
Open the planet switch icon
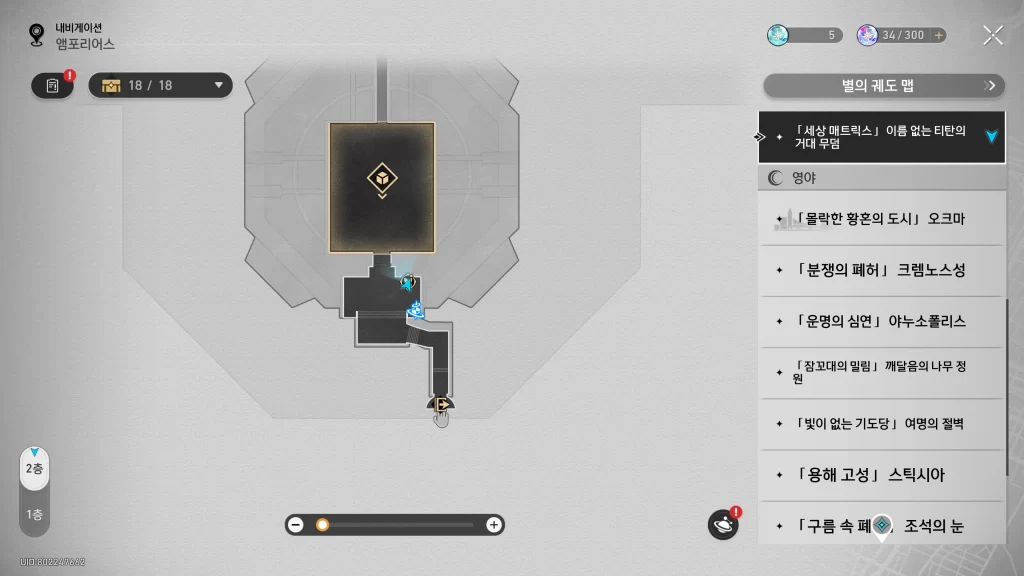coord(722,524)
